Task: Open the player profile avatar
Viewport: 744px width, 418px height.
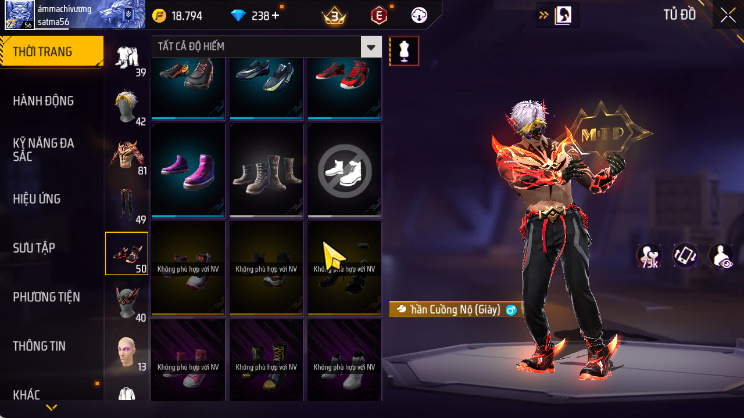Action: tap(17, 14)
